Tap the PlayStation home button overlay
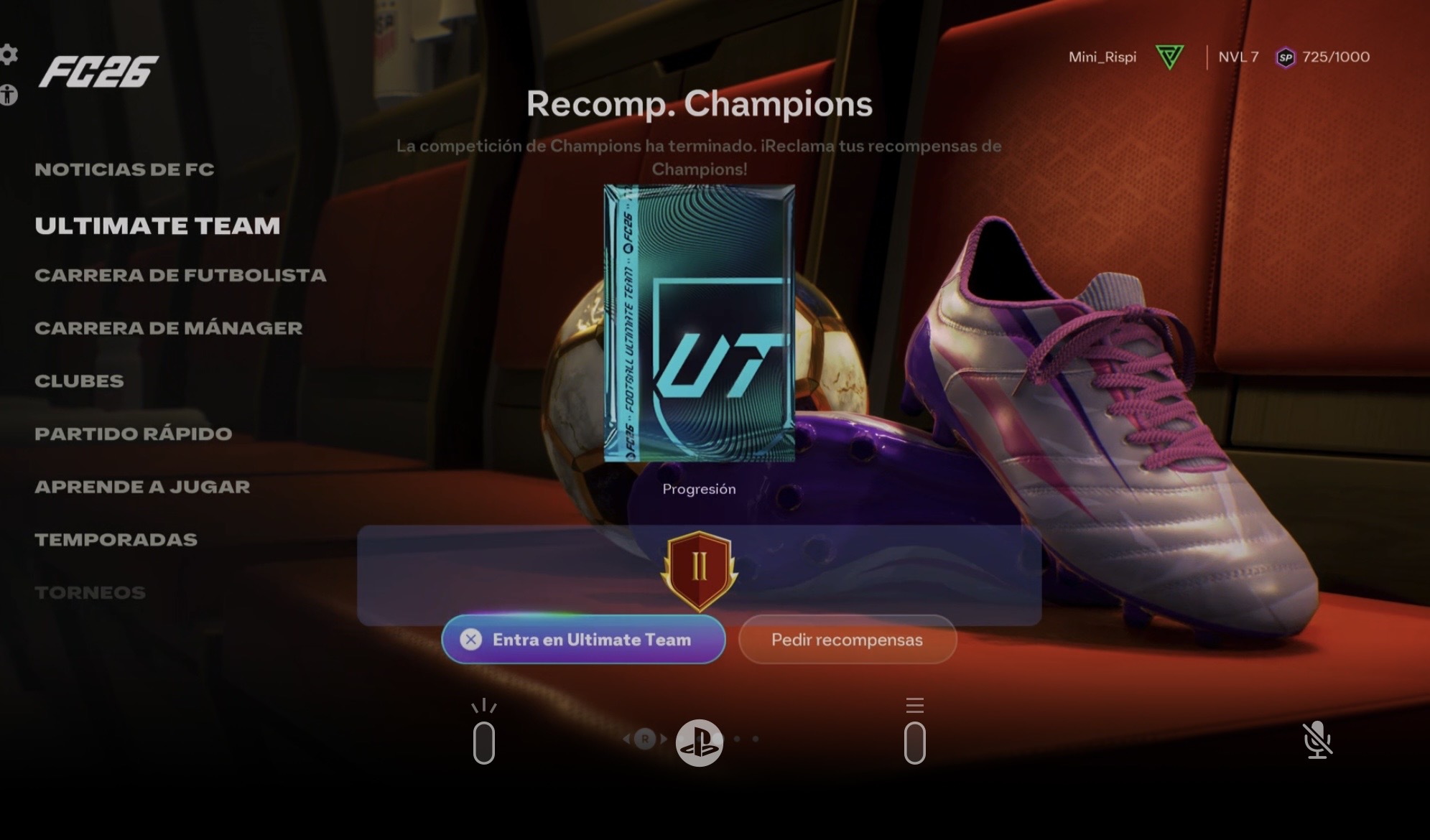This screenshot has height=840, width=1430. [699, 742]
